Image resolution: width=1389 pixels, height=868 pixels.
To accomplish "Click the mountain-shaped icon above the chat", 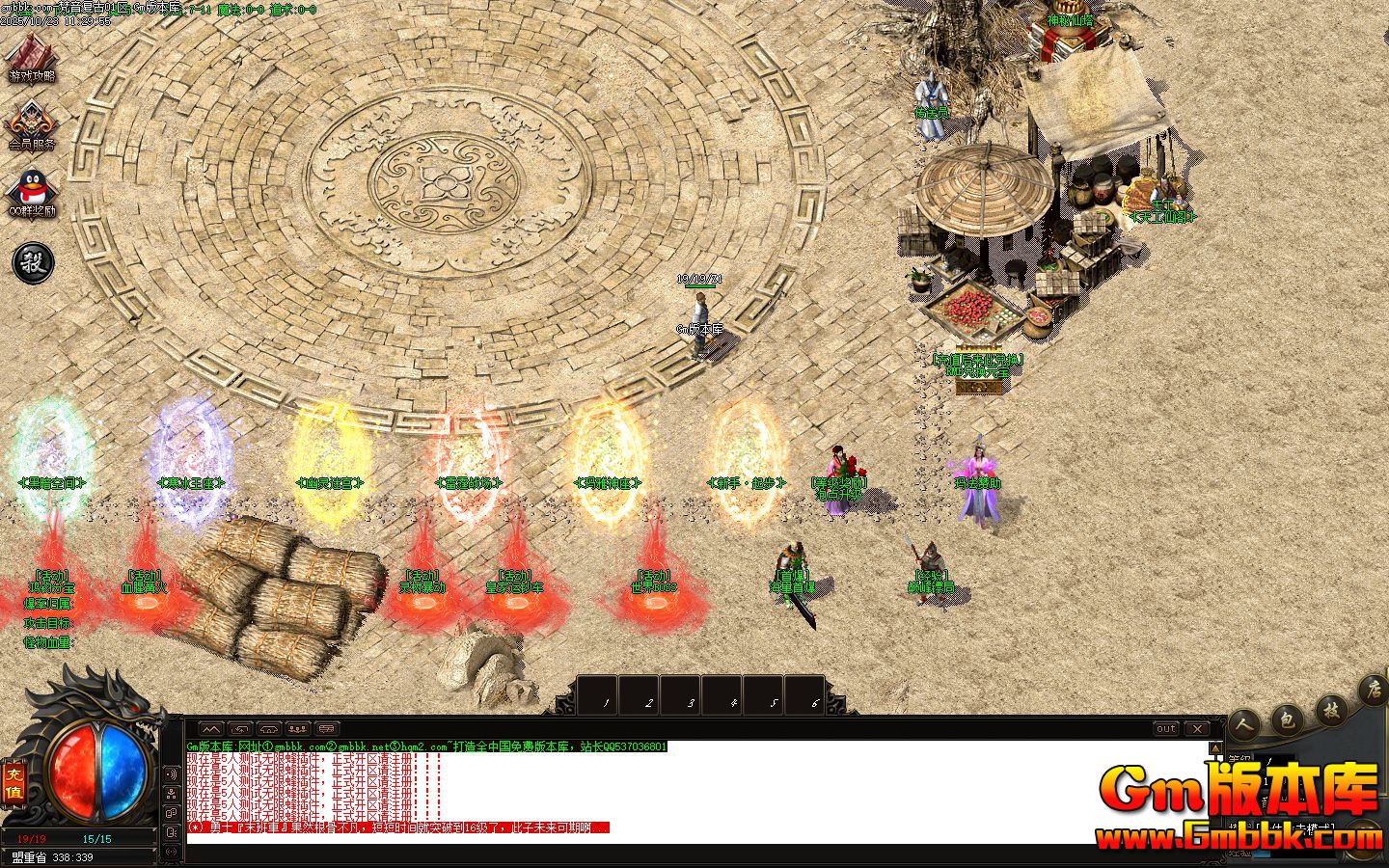I will pos(211,729).
